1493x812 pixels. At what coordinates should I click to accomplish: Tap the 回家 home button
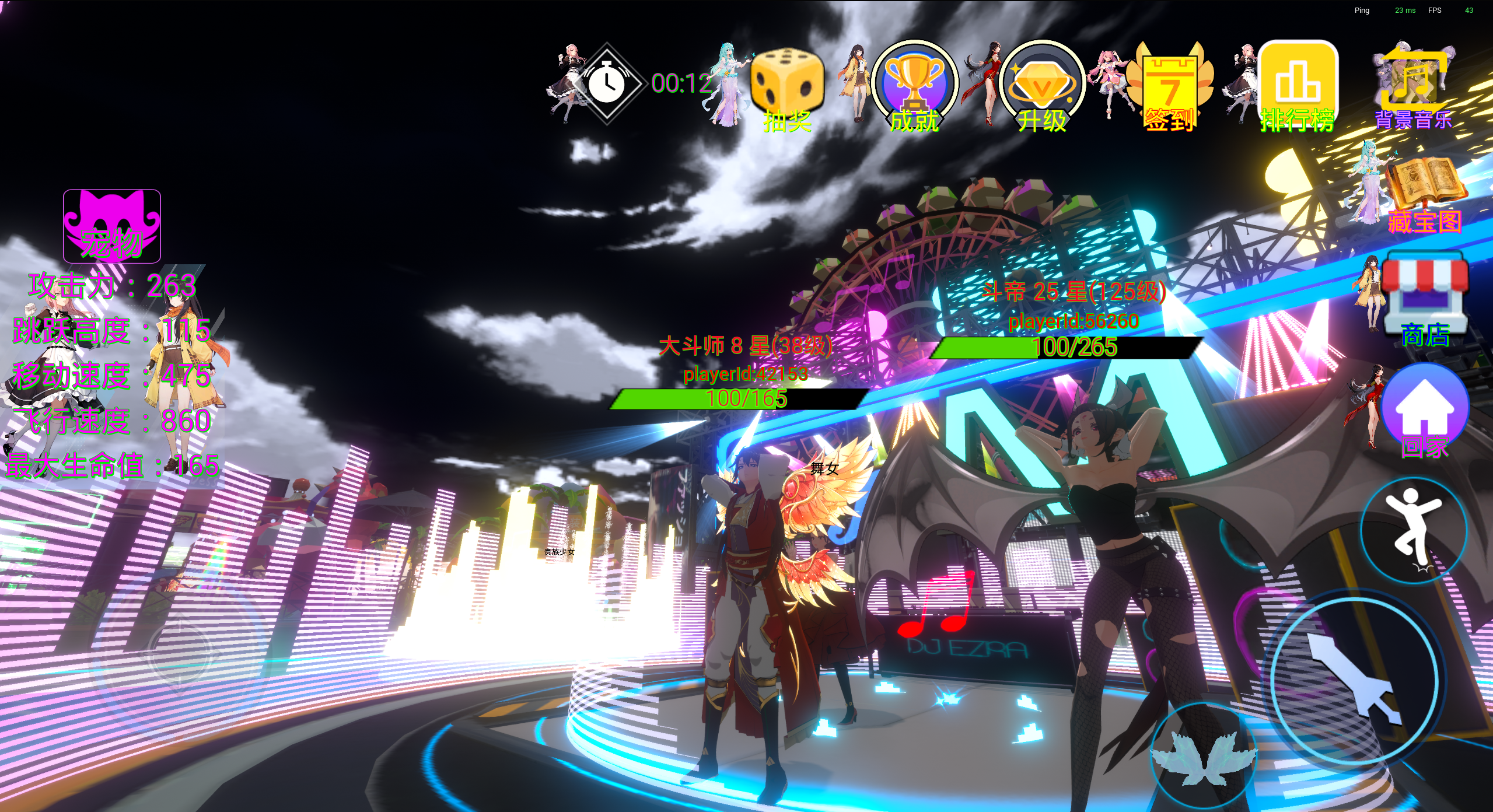click(1424, 408)
